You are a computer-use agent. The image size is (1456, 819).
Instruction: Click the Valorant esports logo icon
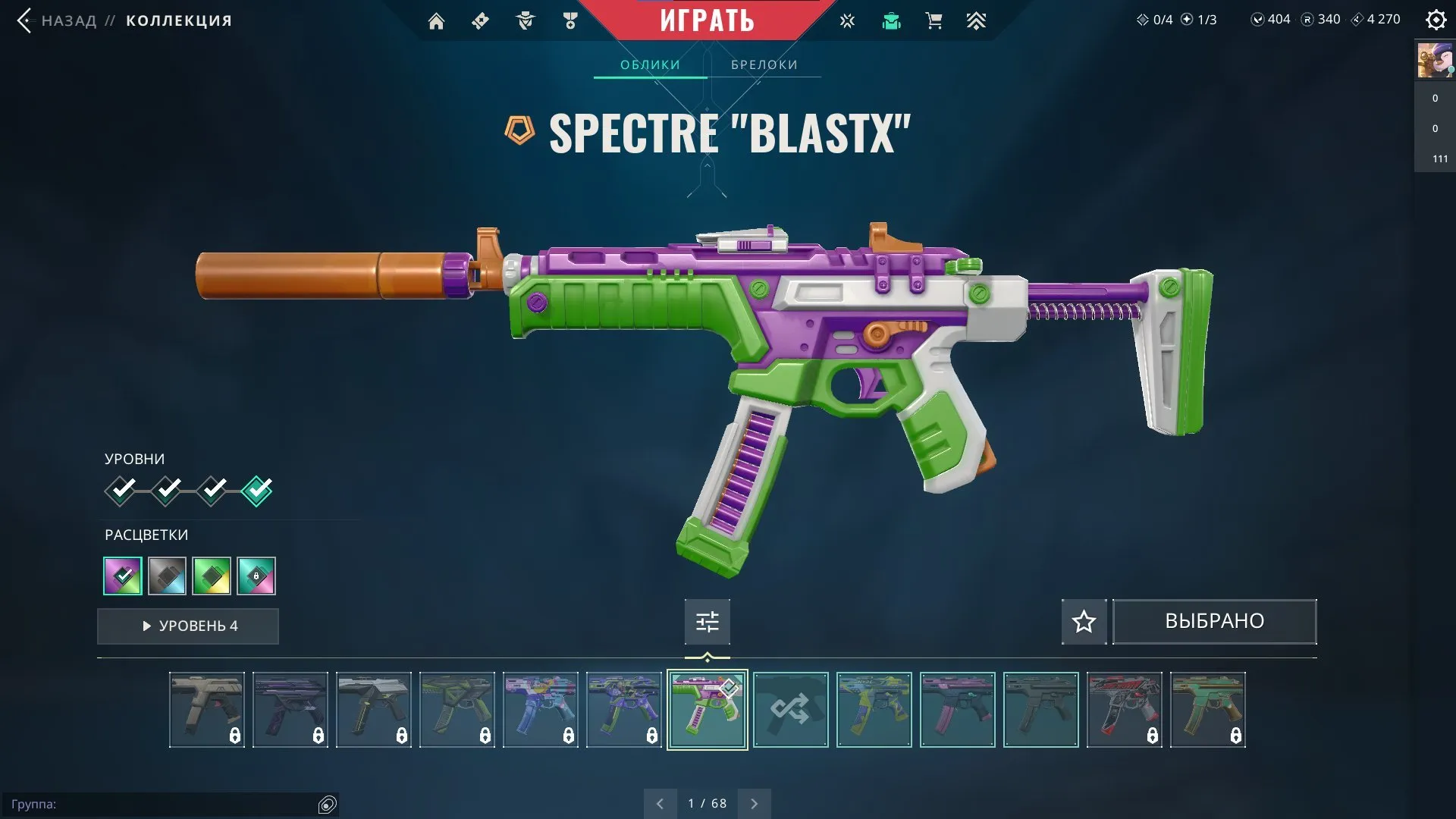pos(846,20)
